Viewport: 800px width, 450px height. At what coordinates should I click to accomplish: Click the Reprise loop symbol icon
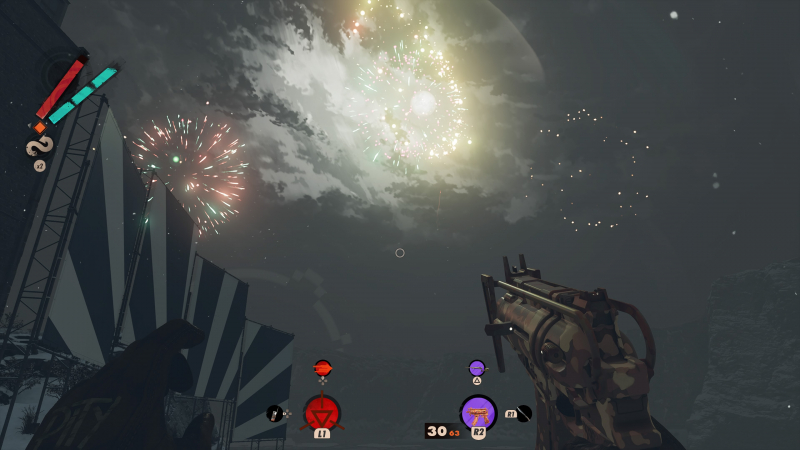coord(38,147)
